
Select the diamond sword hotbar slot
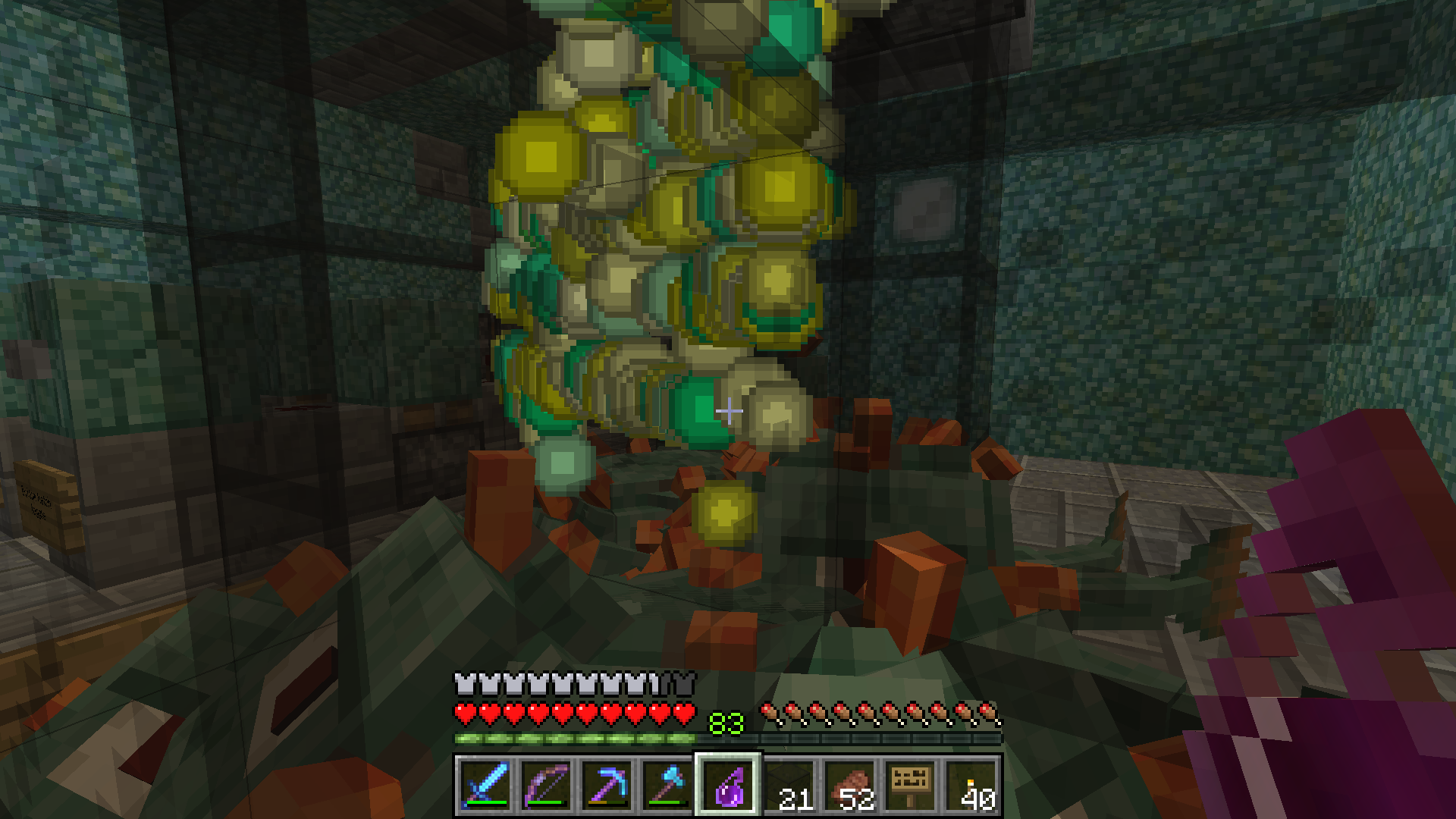click(485, 785)
